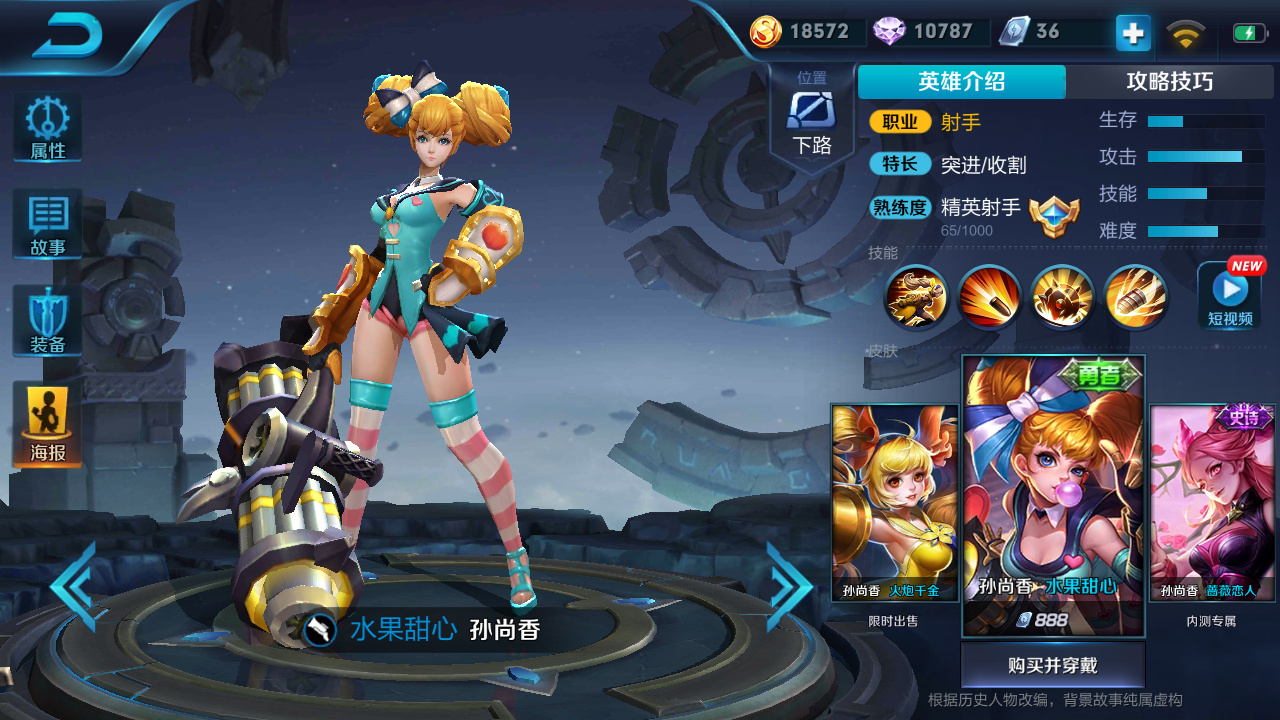This screenshot has height=720, width=1280.
Task: Open the 故事 (Story) panel
Action: click(x=46, y=225)
